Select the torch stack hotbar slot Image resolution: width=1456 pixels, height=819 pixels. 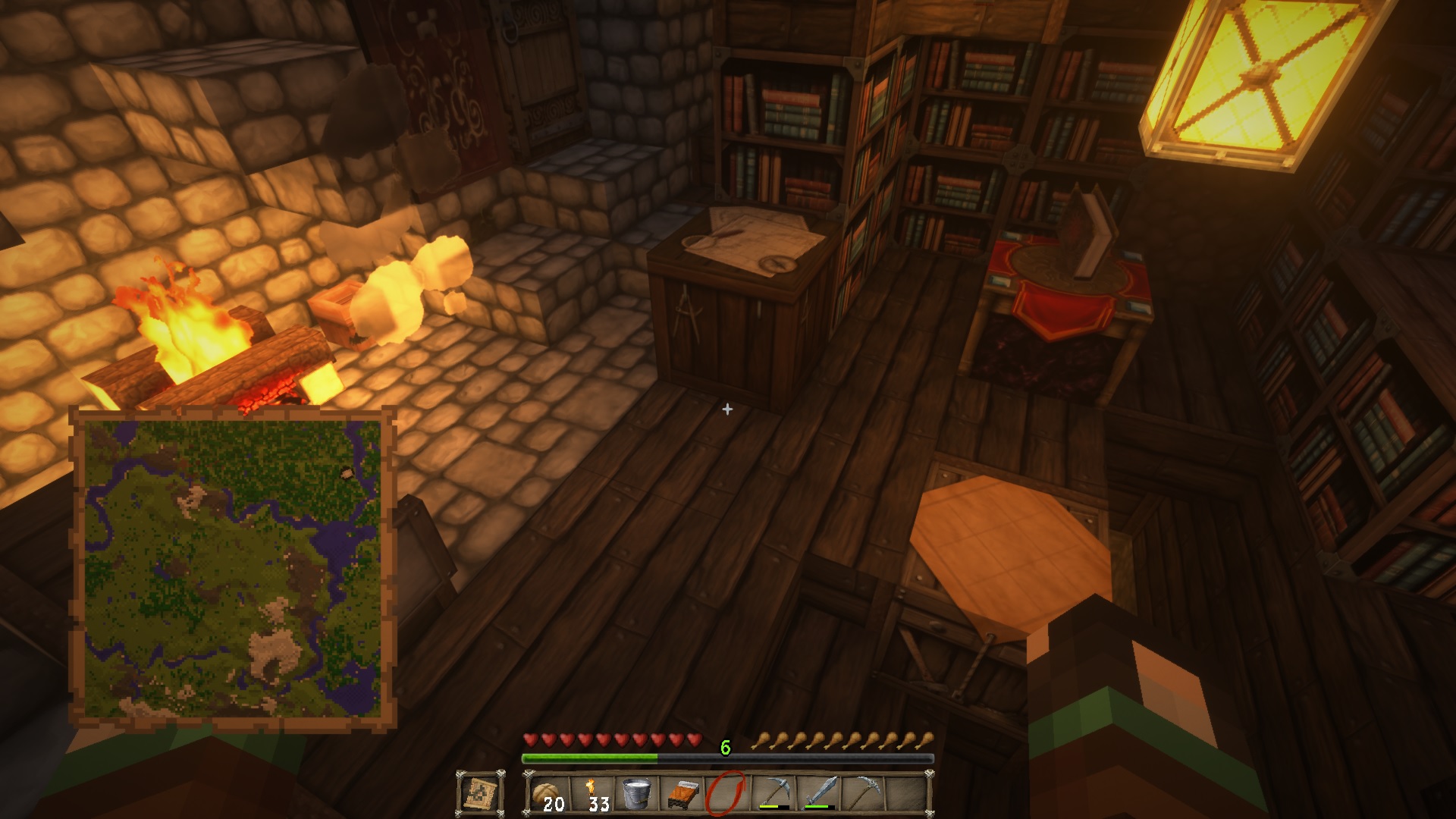click(x=593, y=794)
